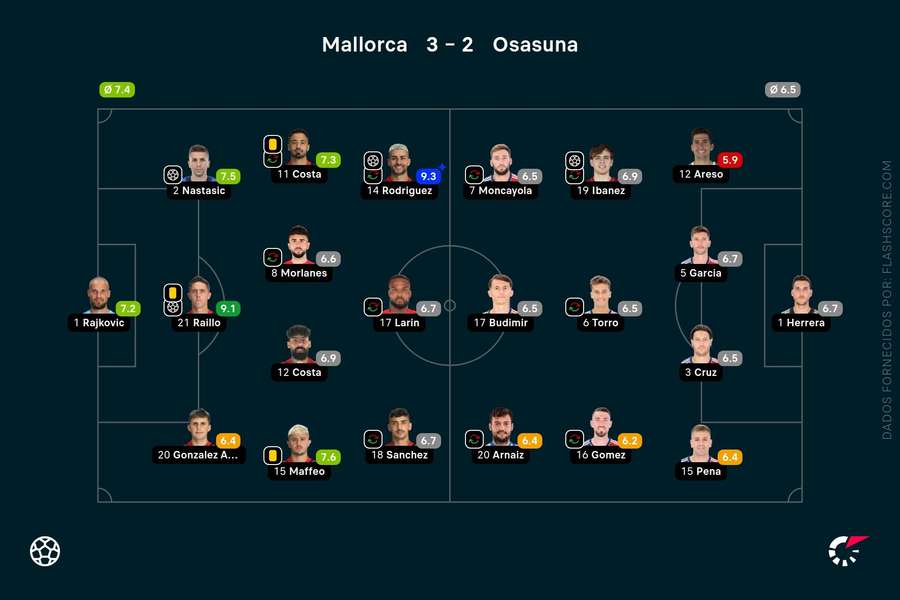Click the Flashscore logo icon

[848, 550]
